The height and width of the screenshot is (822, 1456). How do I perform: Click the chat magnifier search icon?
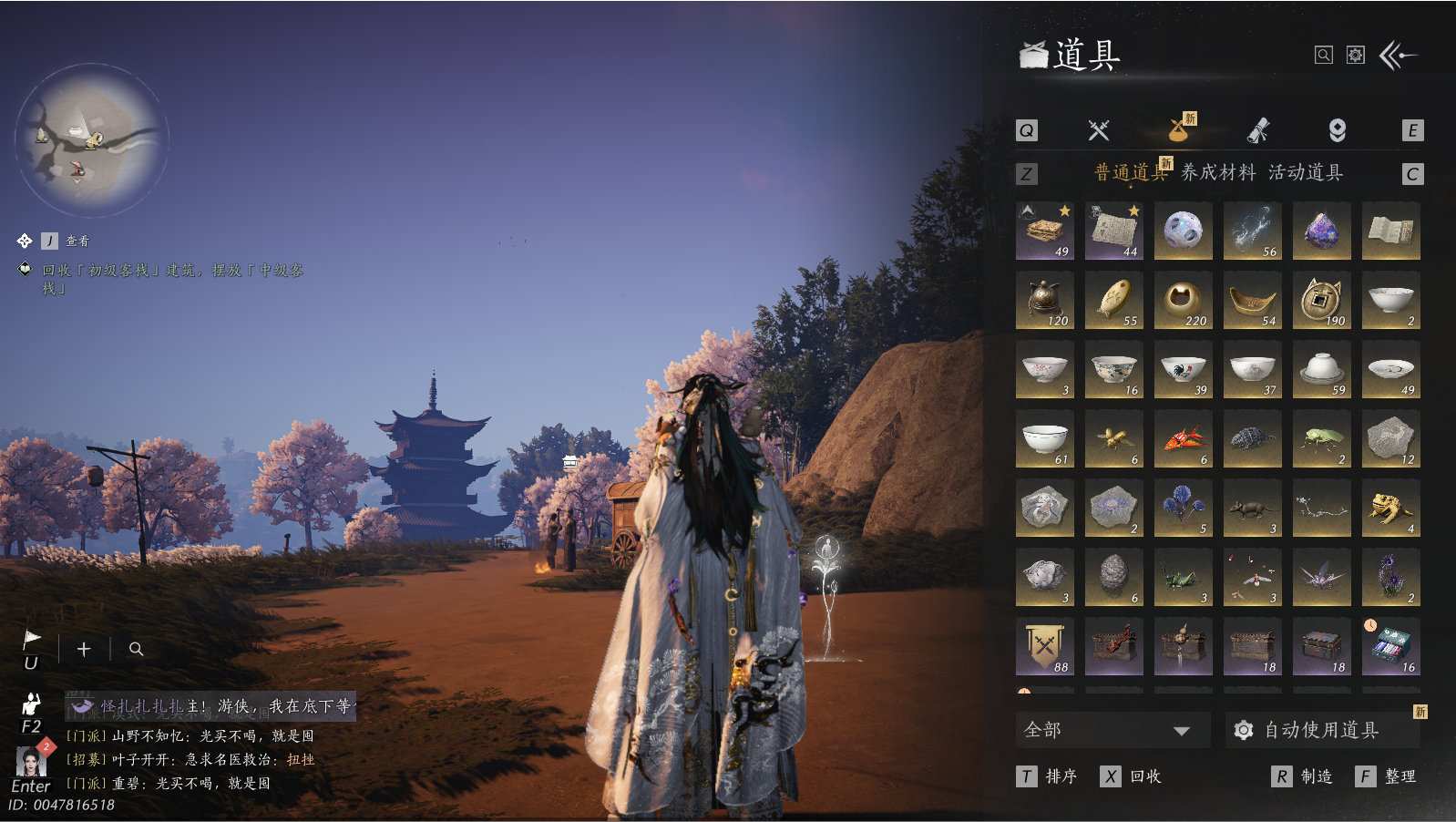click(136, 649)
